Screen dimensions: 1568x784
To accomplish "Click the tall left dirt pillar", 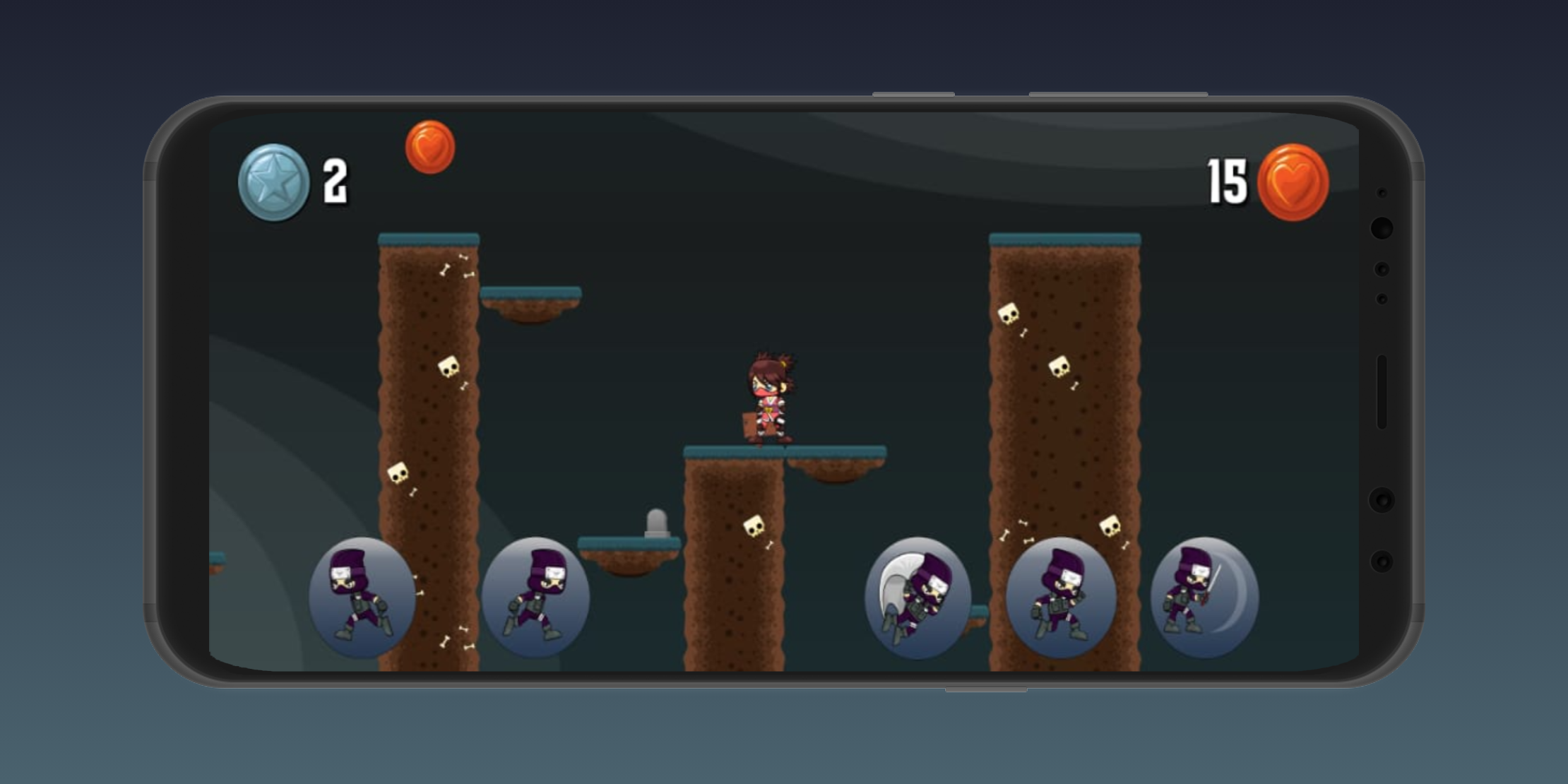I will coord(429,424).
